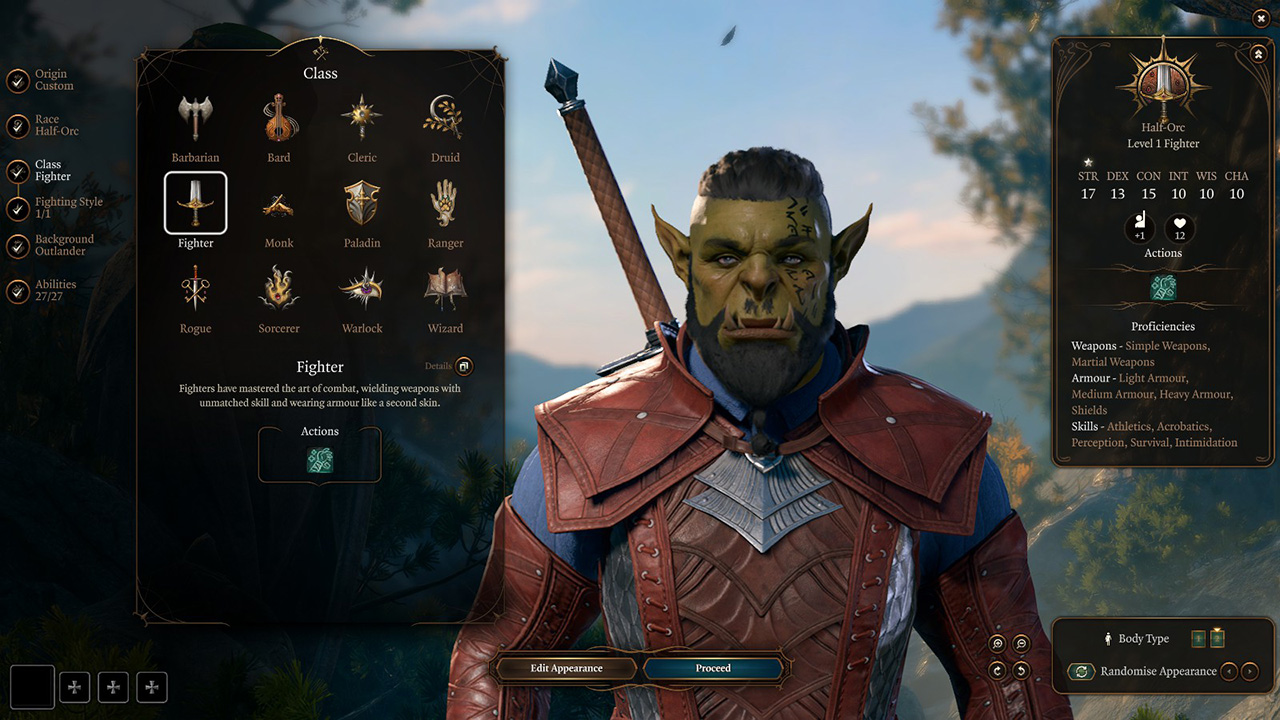Click the Edit Appearance button
This screenshot has width=1280, height=720.
point(566,668)
